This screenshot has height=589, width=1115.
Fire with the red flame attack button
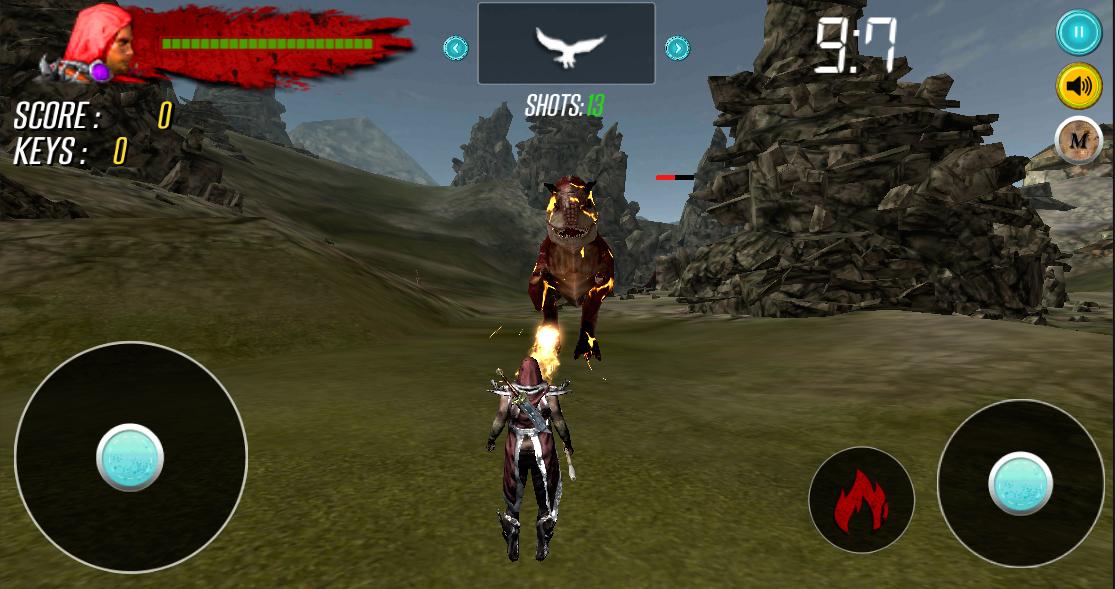pos(861,500)
